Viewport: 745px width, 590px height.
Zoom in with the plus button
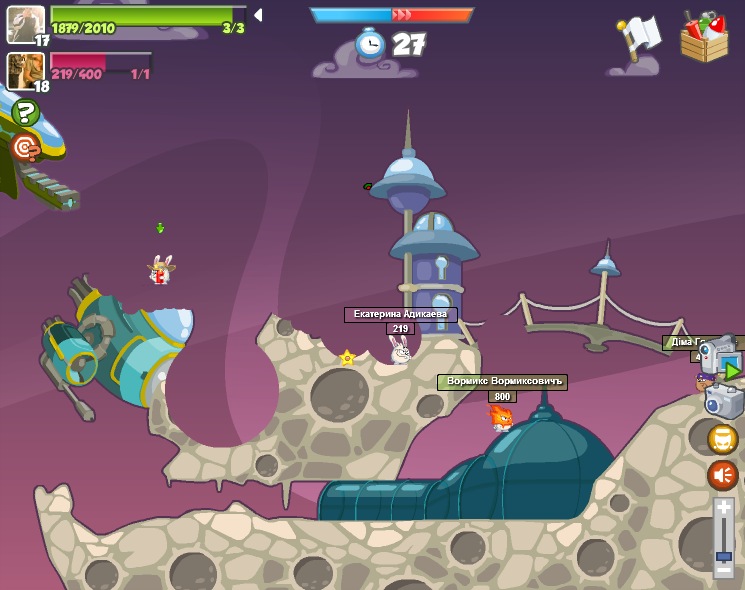724,508
